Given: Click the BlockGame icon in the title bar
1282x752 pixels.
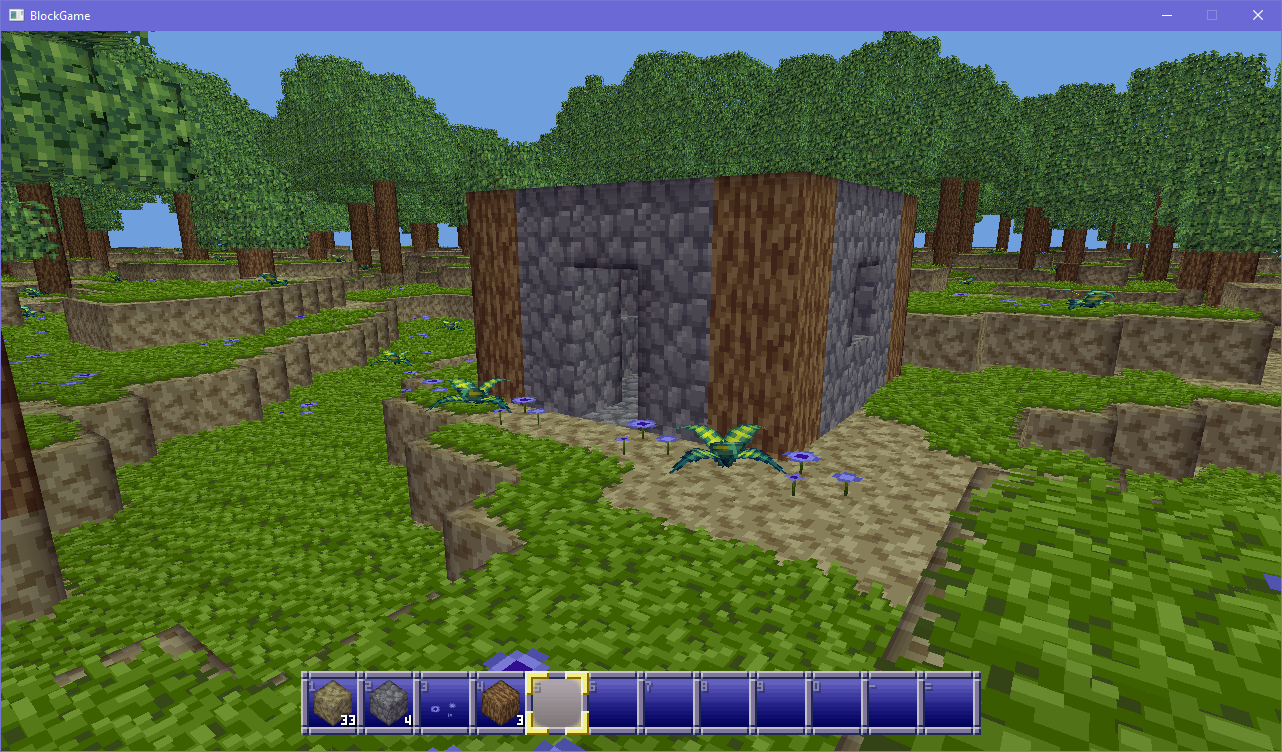Looking at the screenshot, I should (x=16, y=15).
